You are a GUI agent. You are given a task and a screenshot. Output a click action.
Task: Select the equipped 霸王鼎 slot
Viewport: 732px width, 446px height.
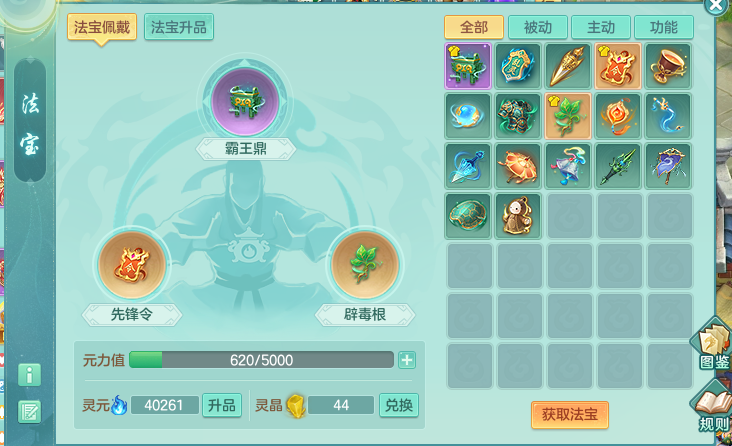[246, 100]
